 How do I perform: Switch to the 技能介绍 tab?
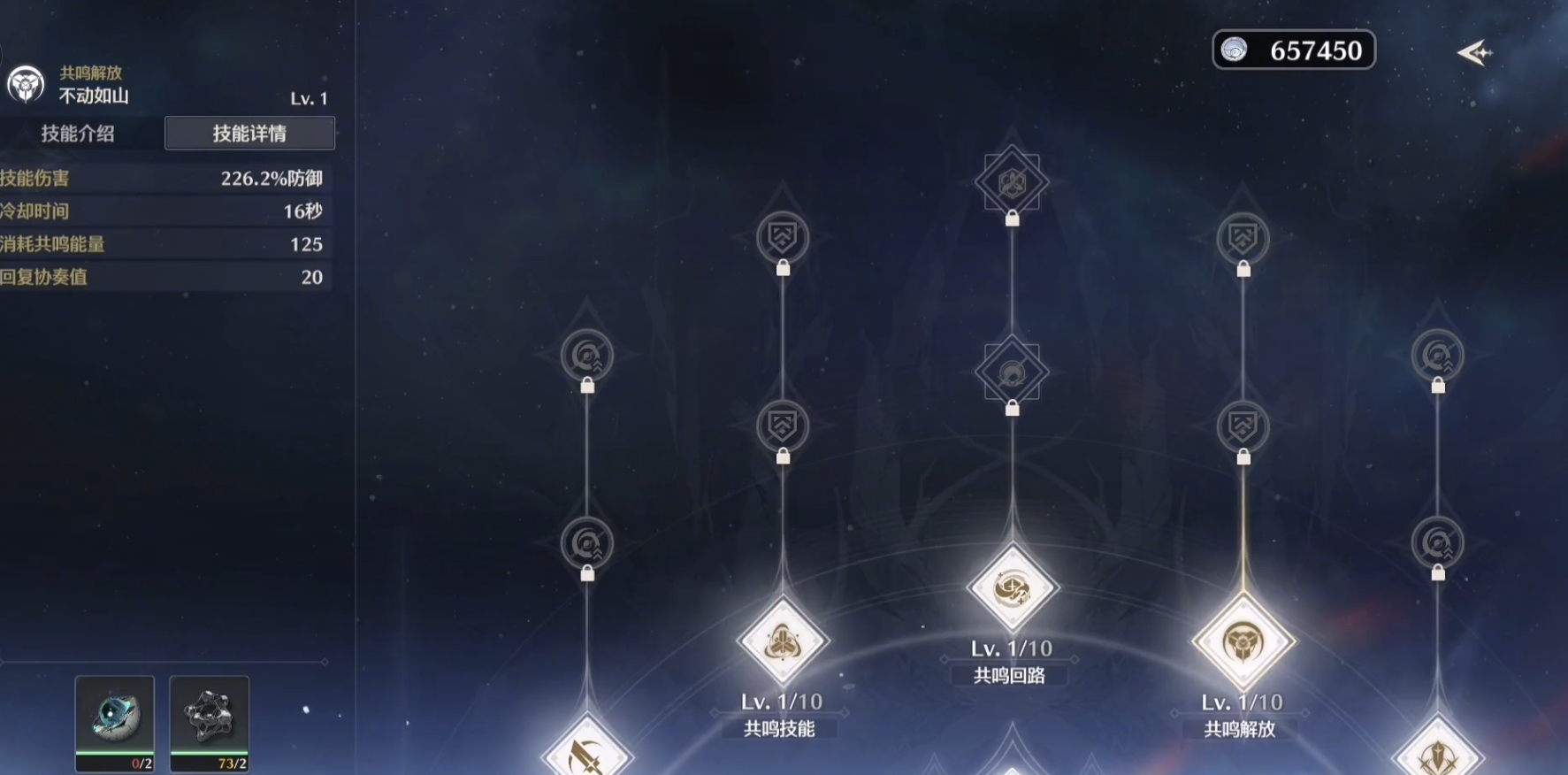click(78, 134)
